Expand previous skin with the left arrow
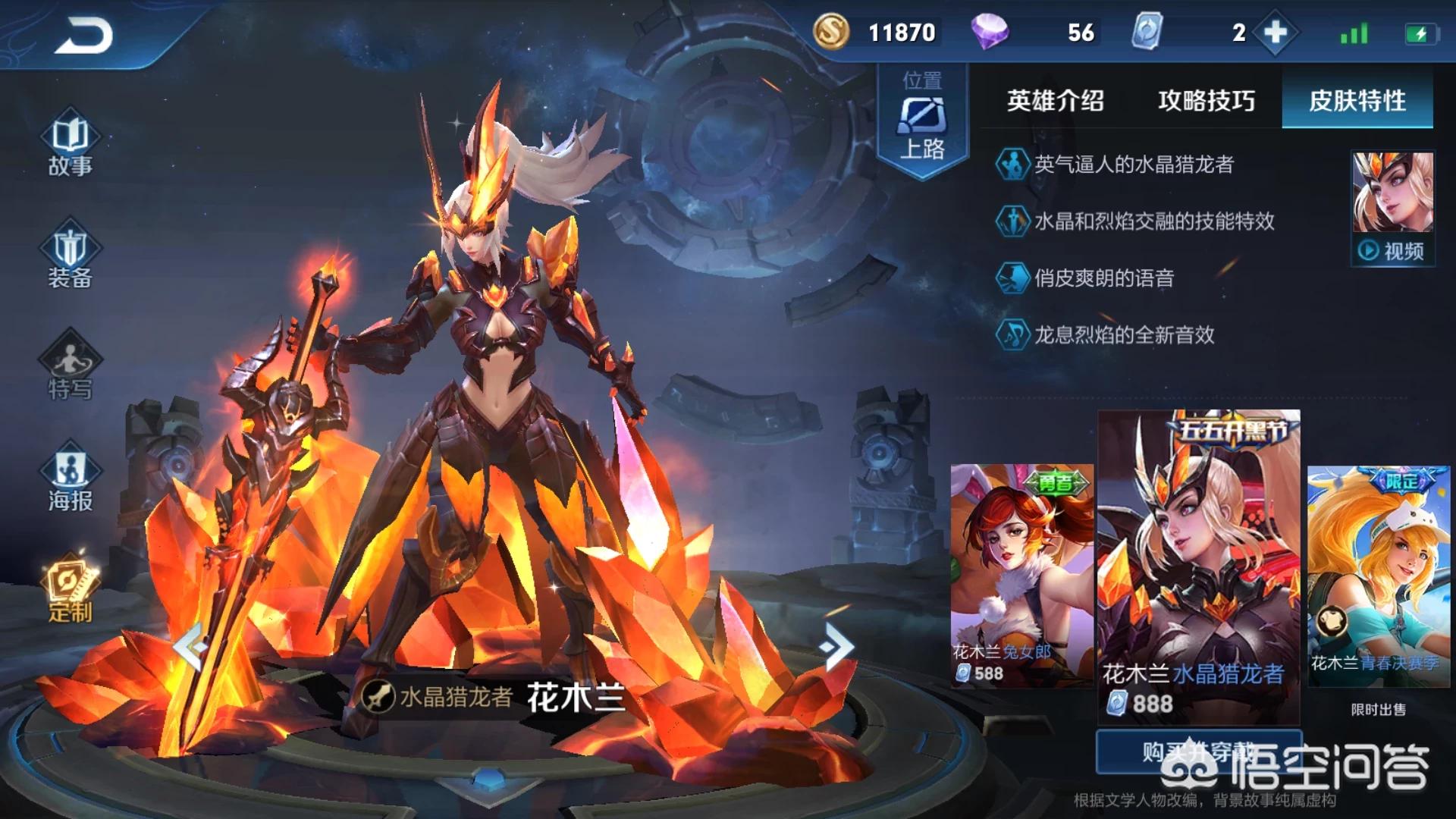Screen dimensions: 1456x819 click(x=190, y=646)
